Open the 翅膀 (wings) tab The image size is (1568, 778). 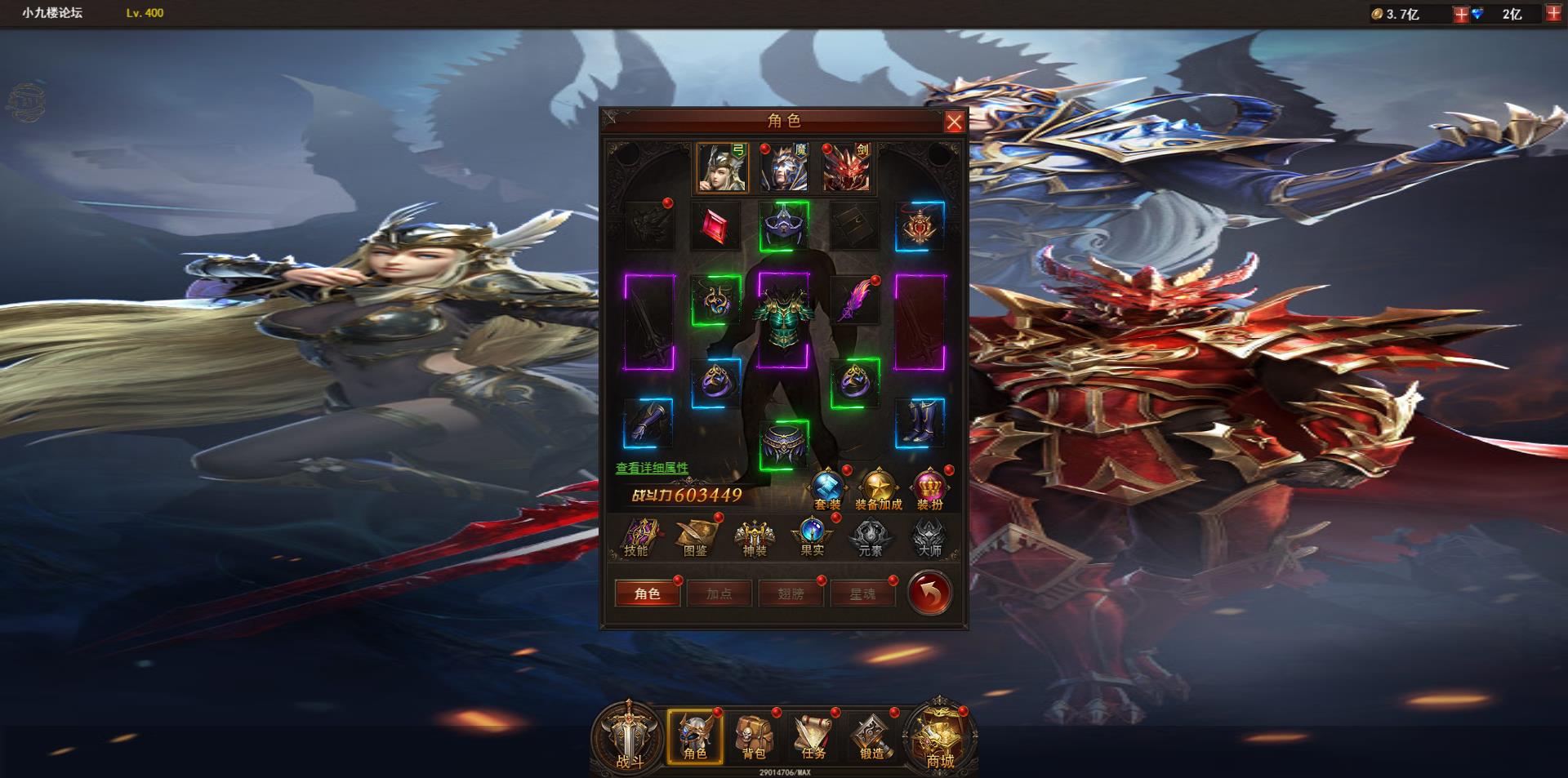(791, 594)
